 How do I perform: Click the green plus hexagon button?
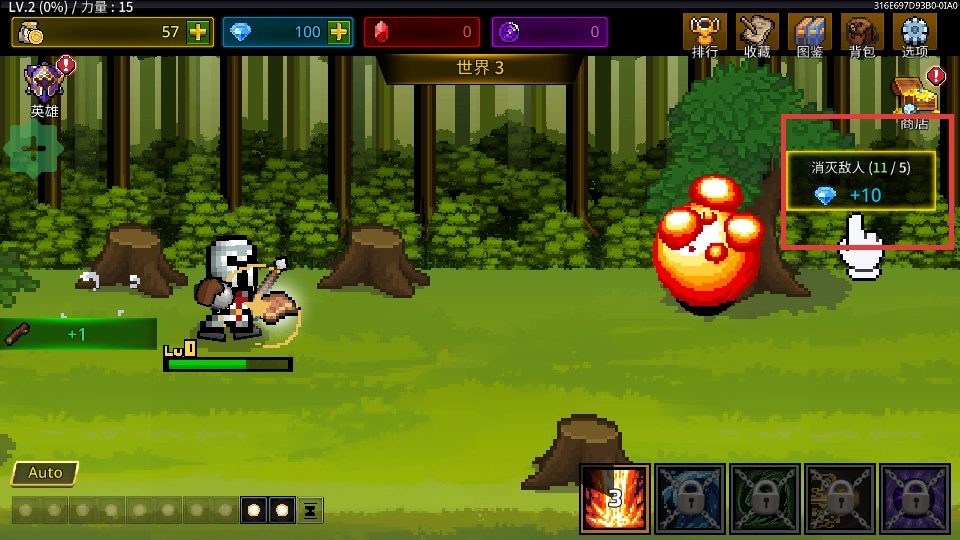pyautogui.click(x=33, y=149)
